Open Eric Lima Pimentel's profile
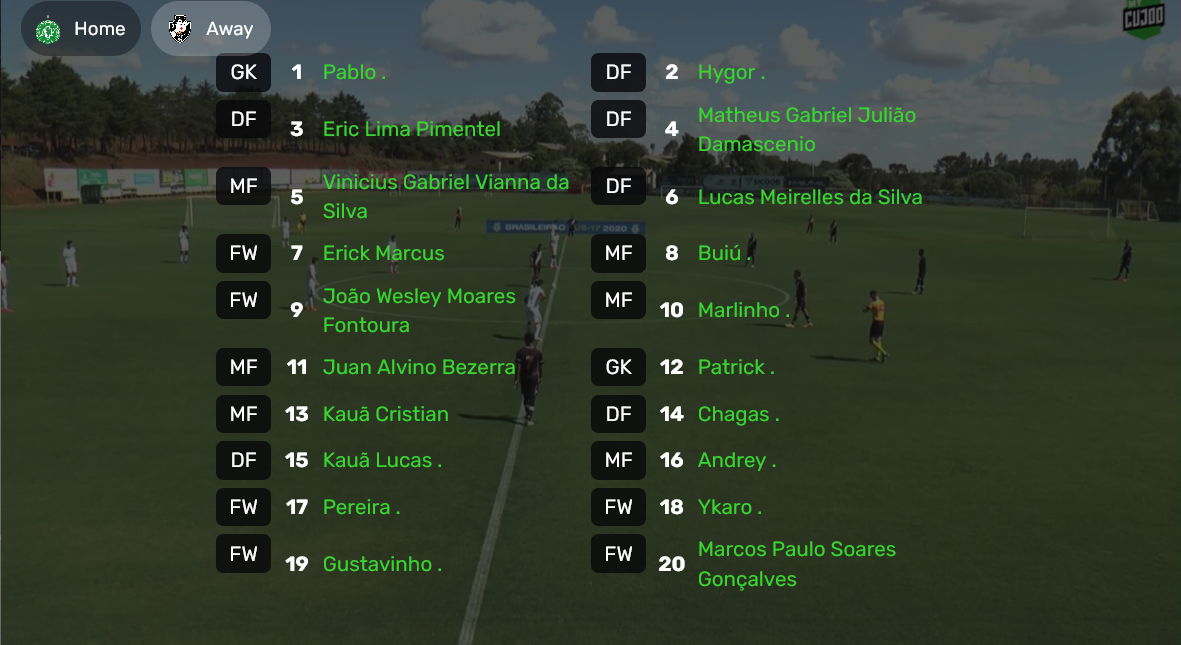1181x645 pixels. (411, 129)
